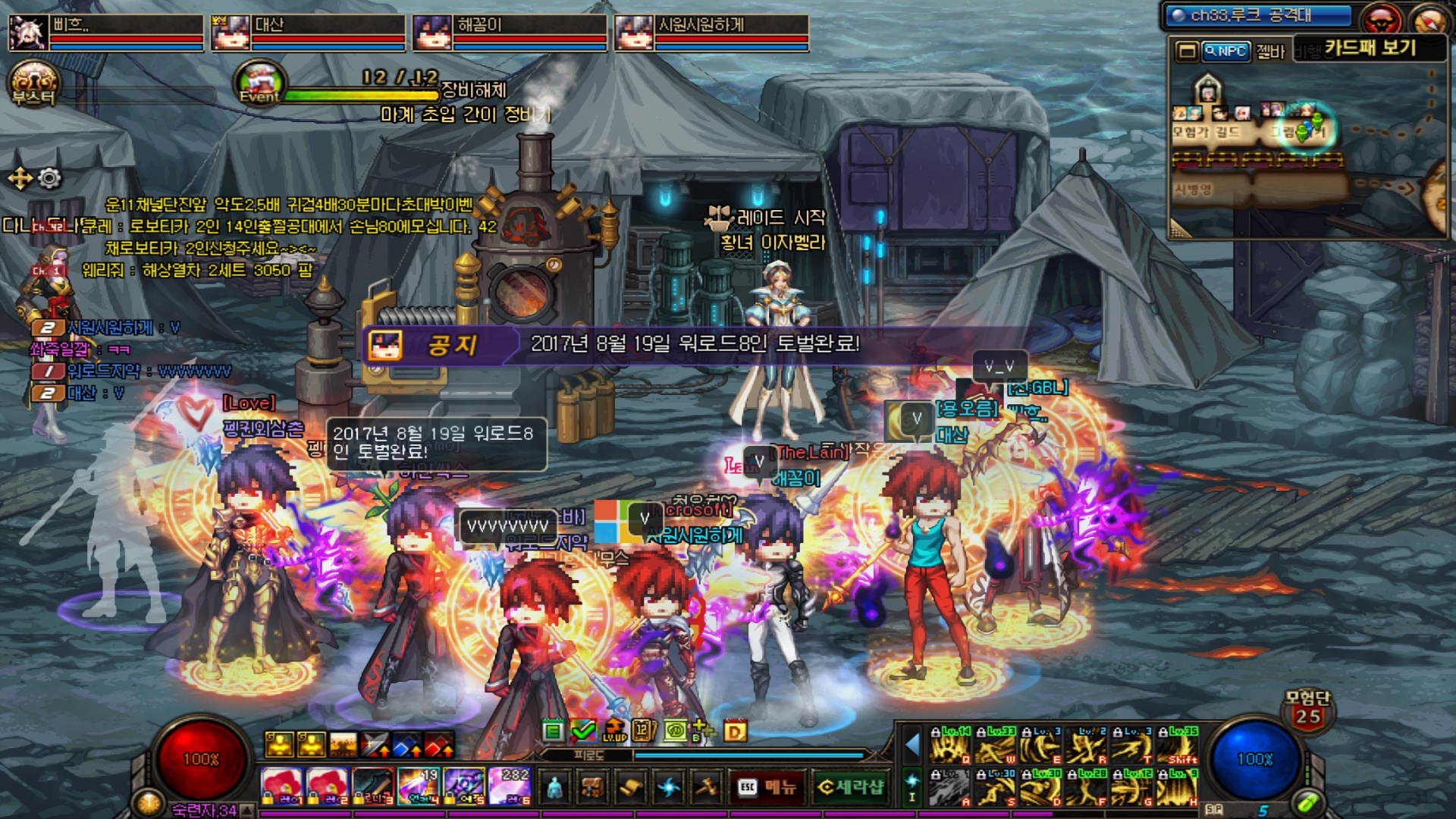Open the quest scroll icon

(x=629, y=788)
